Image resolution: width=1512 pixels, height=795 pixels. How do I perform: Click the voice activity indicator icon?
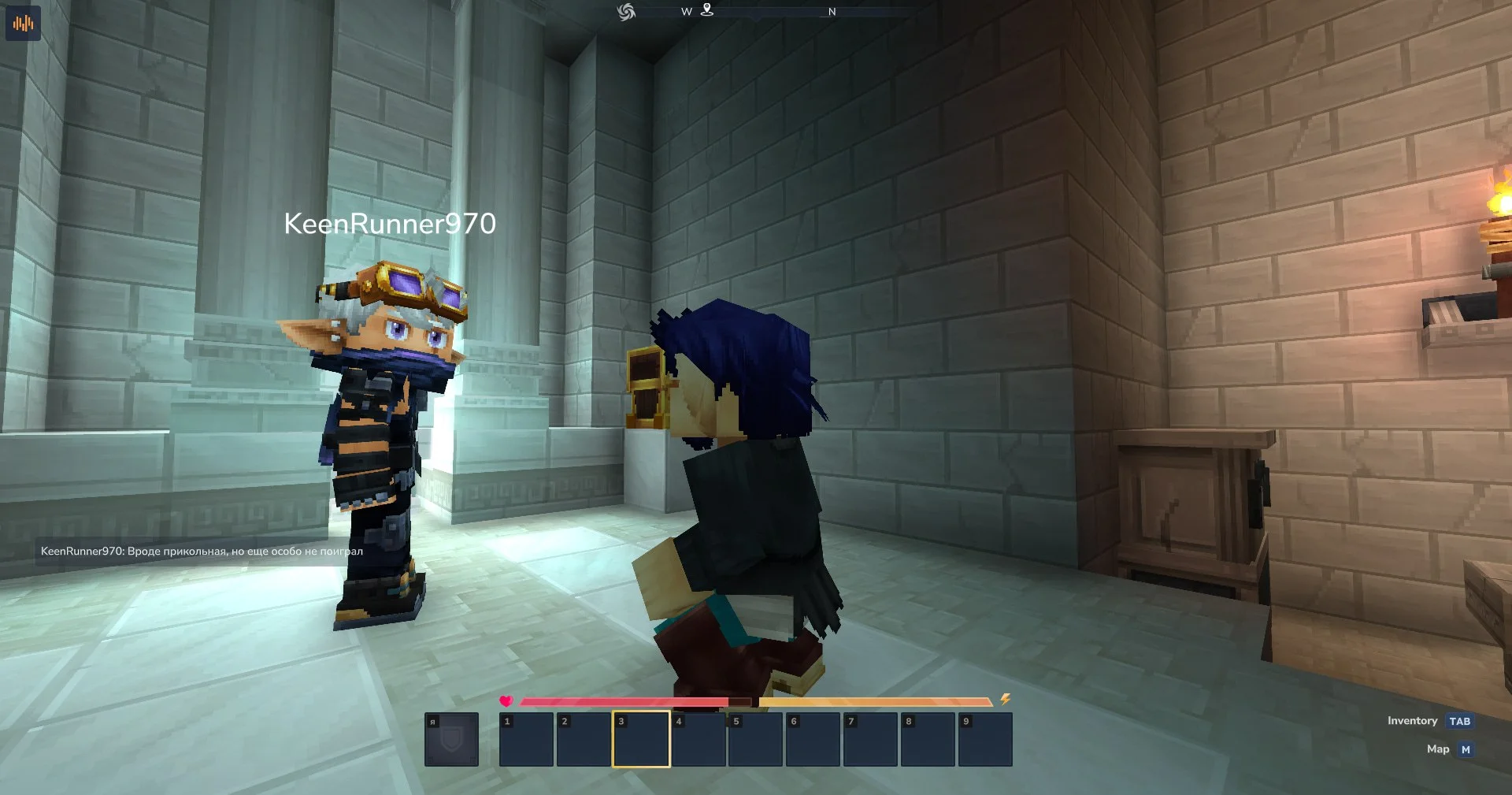pos(22,23)
